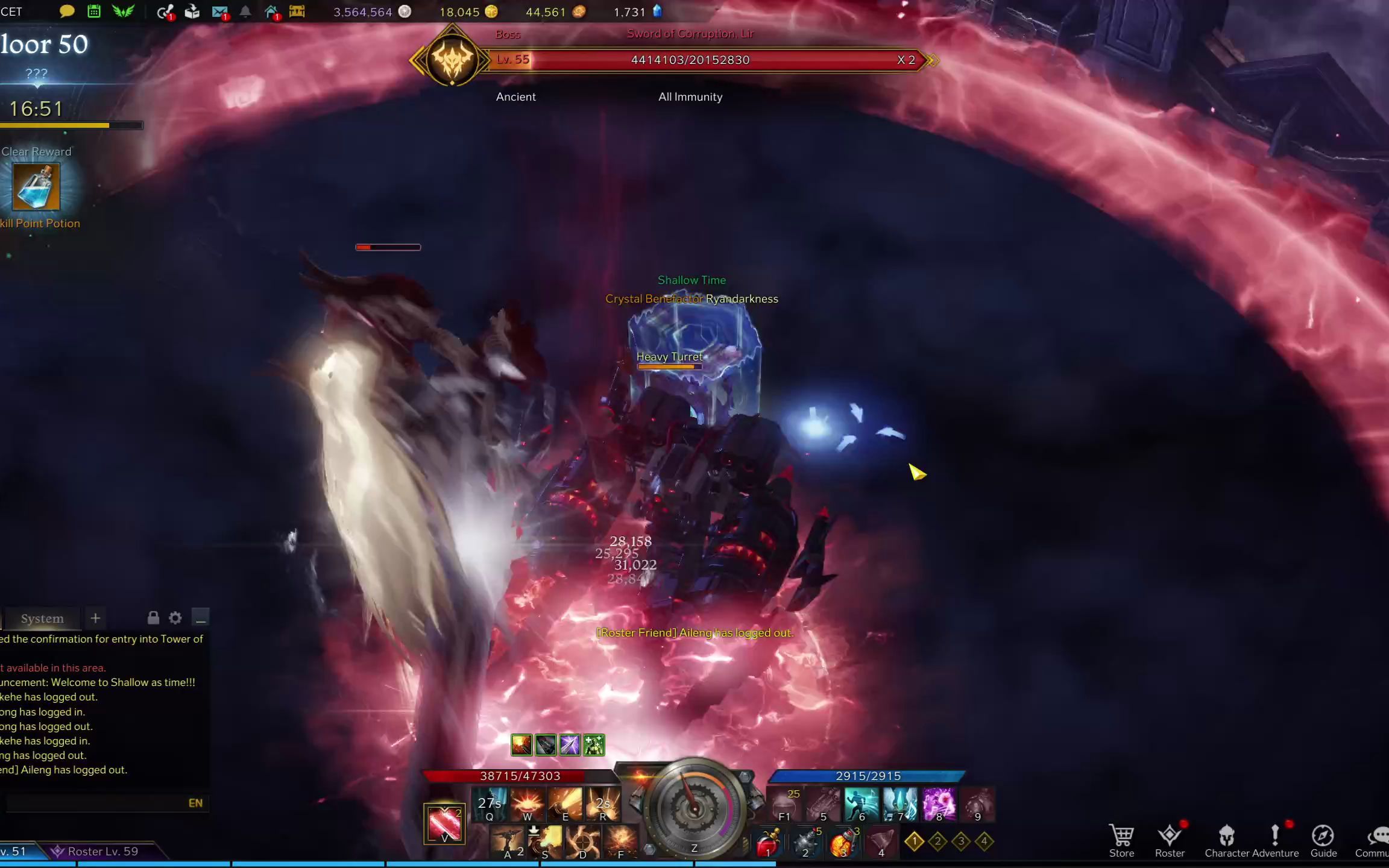The image size is (1389, 868).
Task: Open the notification bell icon
Action: (245, 11)
